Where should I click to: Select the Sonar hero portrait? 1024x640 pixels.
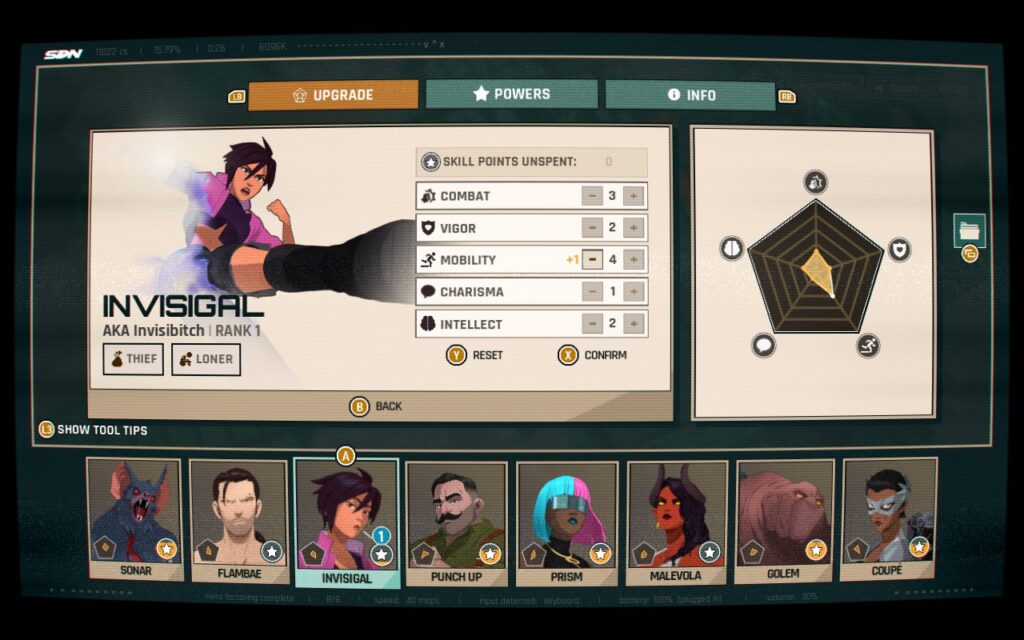[x=134, y=518]
